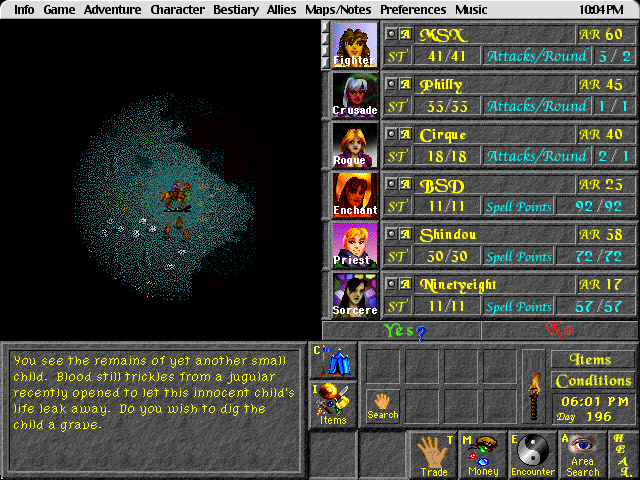Choose the Rogue Cirque portrait
640x480 pixels.
coord(355,145)
